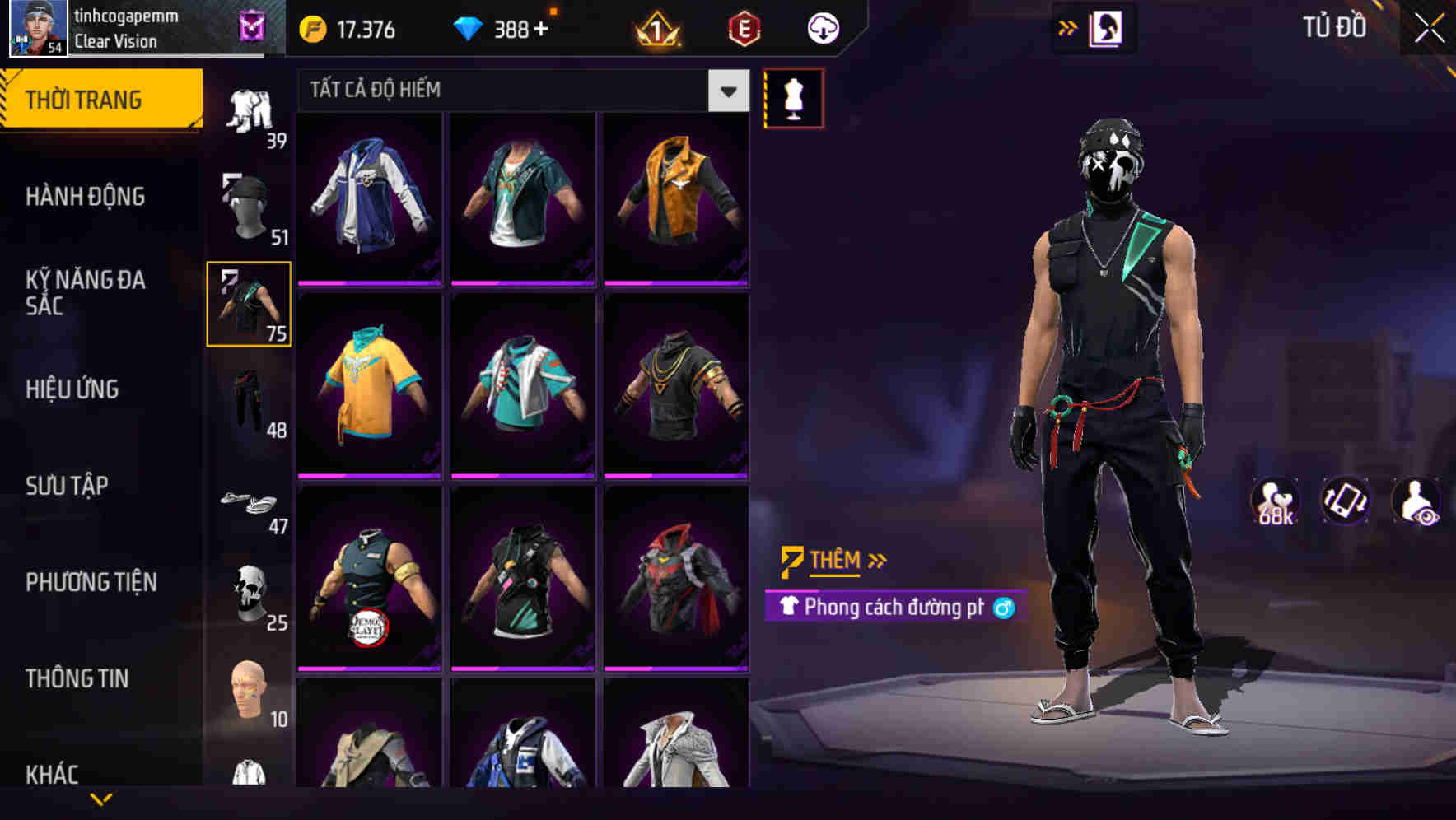Click the rotate character phone icon
The image size is (1456, 820).
pyautogui.click(x=1348, y=502)
